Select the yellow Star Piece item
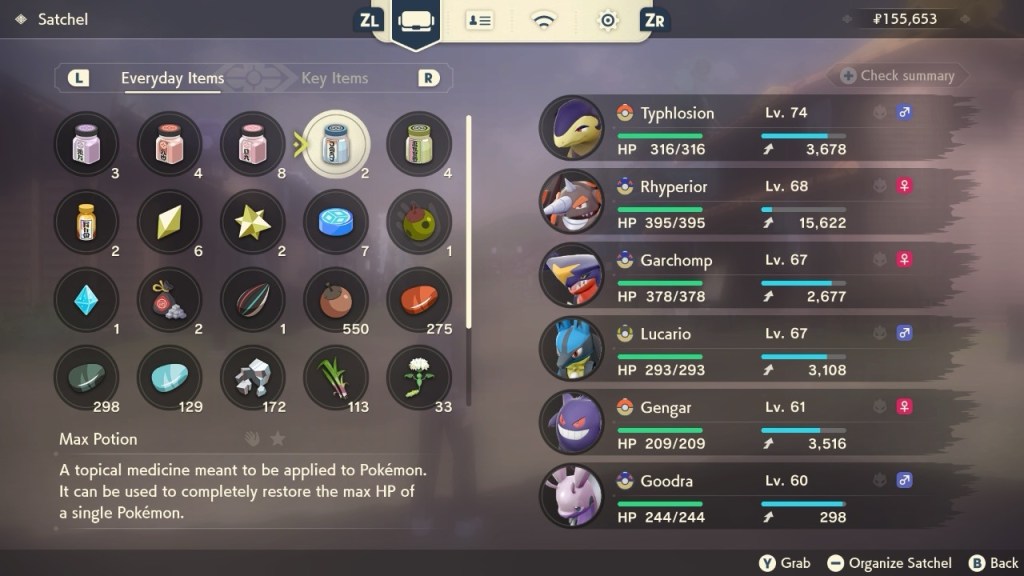 click(x=252, y=222)
